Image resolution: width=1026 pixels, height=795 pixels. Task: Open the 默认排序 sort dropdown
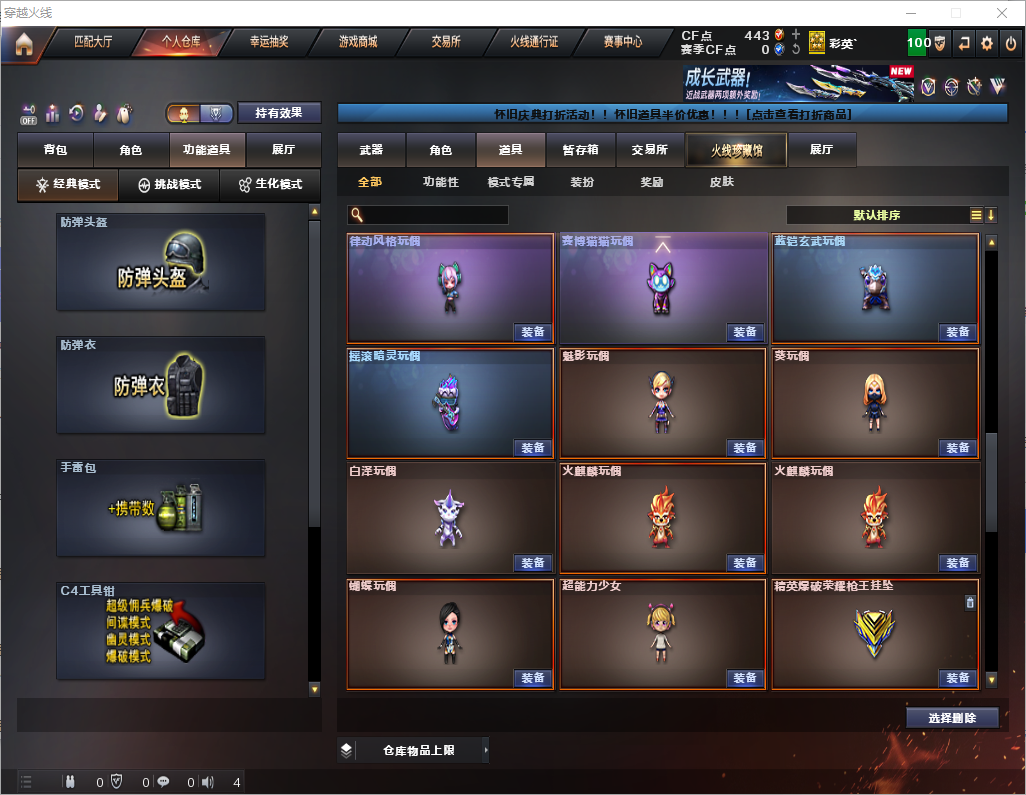tap(876, 215)
